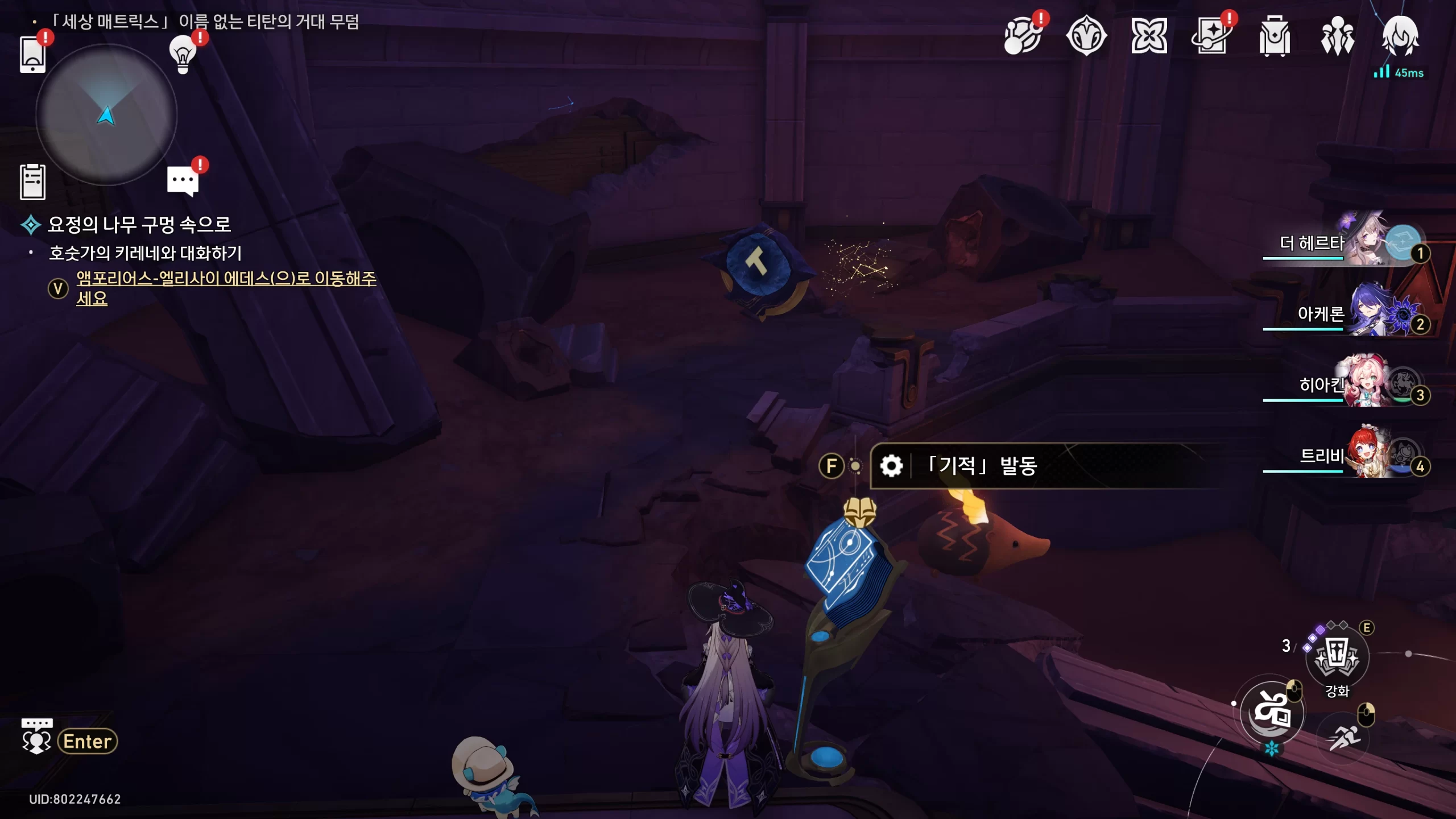The width and height of the screenshot is (1456, 819).
Task: Select the tracked quest 요정의 나무 구멍 속으로
Action: tap(139, 225)
